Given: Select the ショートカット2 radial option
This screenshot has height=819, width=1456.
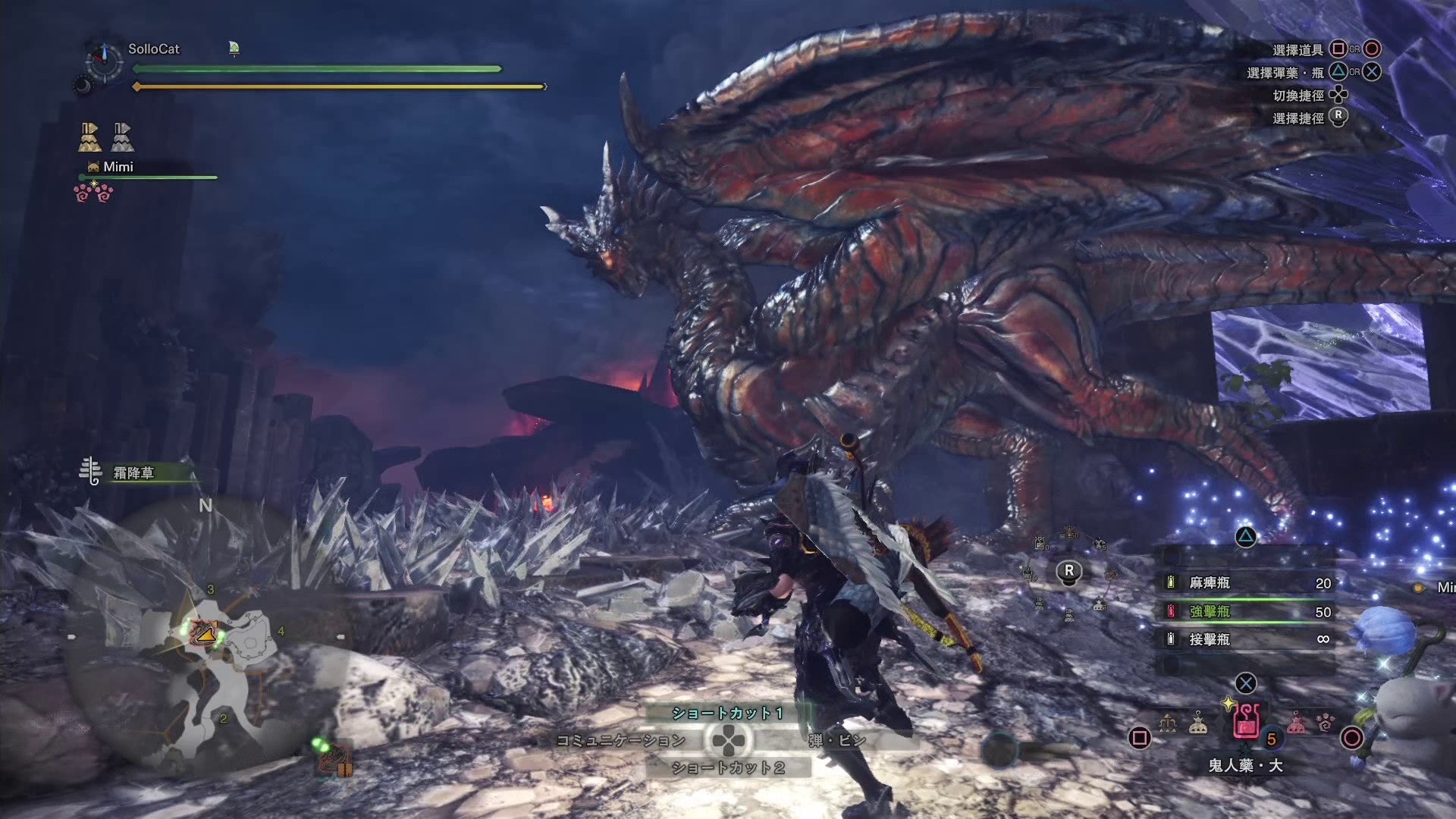Looking at the screenshot, I should click(726, 768).
